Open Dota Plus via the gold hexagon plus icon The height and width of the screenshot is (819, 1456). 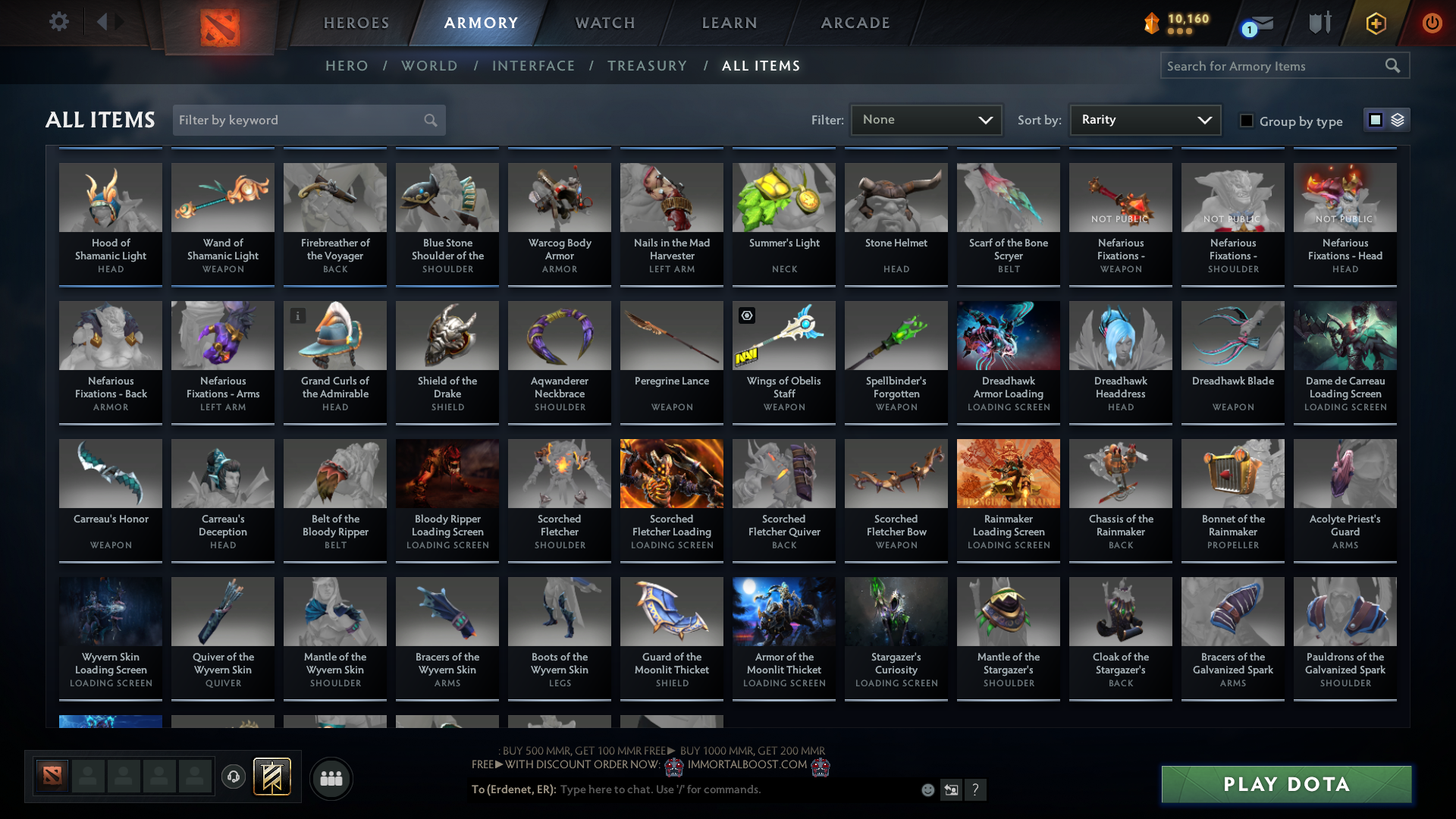point(1375,24)
